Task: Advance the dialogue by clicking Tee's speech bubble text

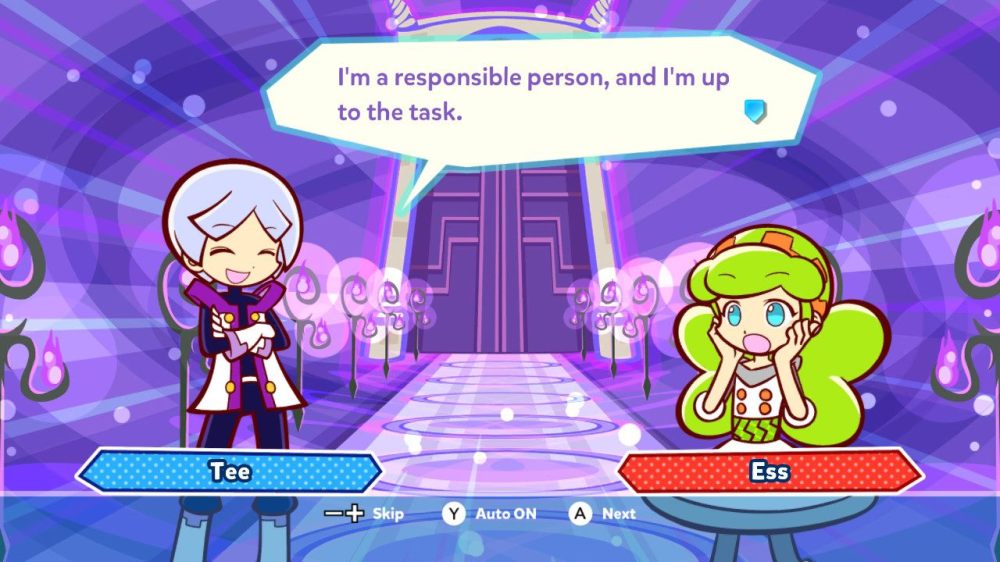Action: tap(532, 94)
